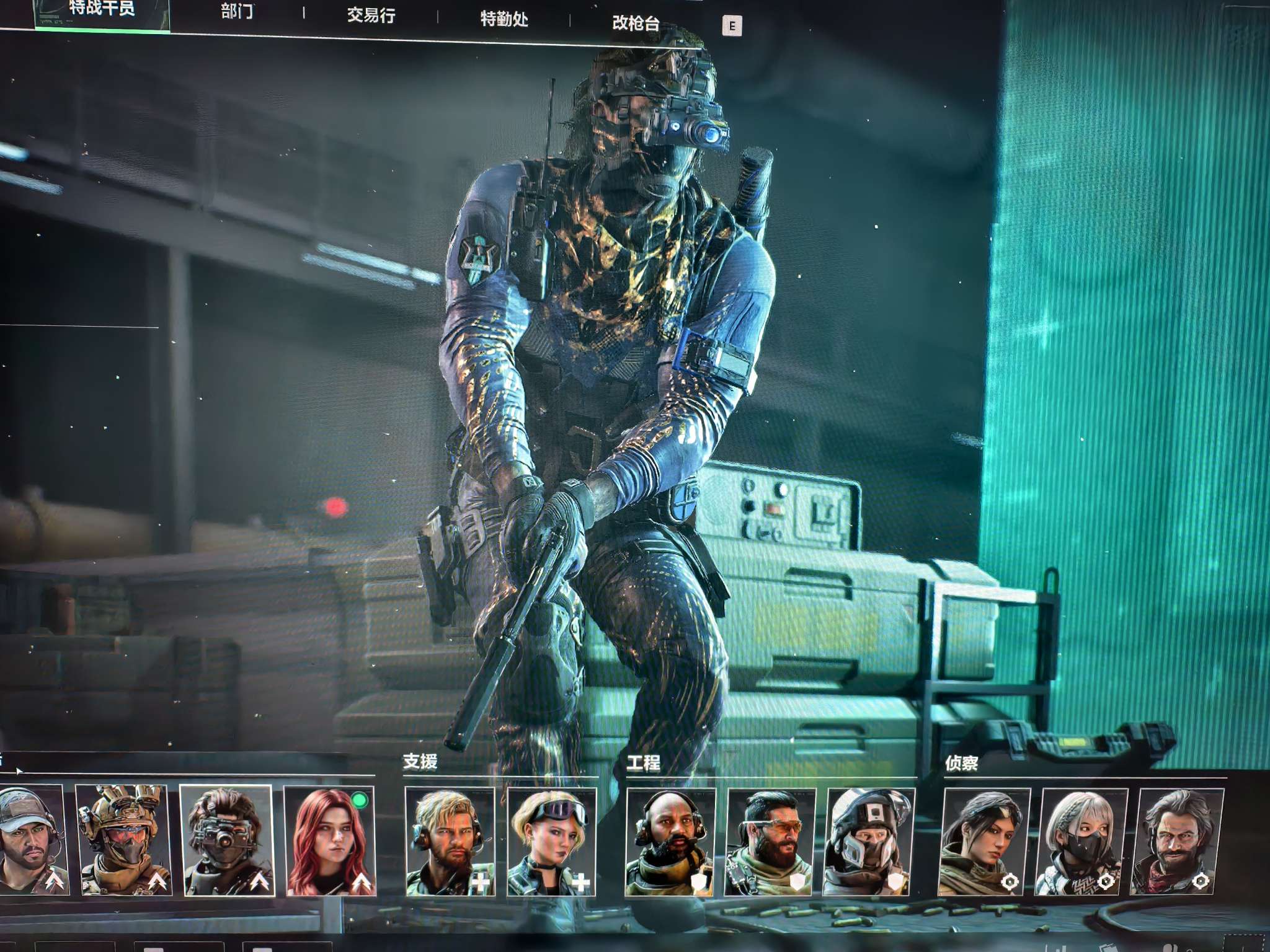Viewport: 1270px width, 952px height.
Task: Pick the operator with night-vision goggles
Action: [x=226, y=840]
